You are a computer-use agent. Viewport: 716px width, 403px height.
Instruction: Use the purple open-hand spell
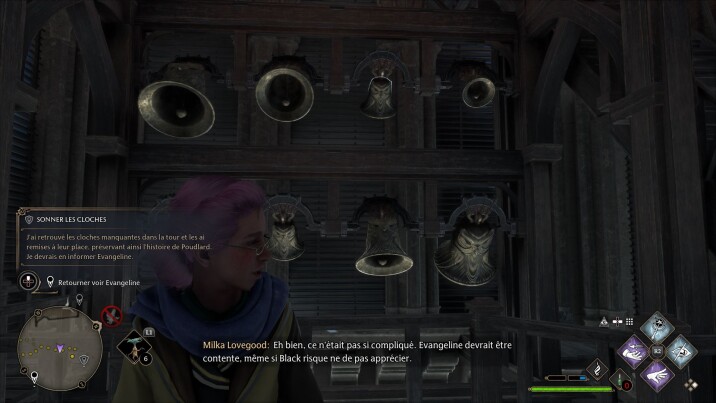coord(656,373)
